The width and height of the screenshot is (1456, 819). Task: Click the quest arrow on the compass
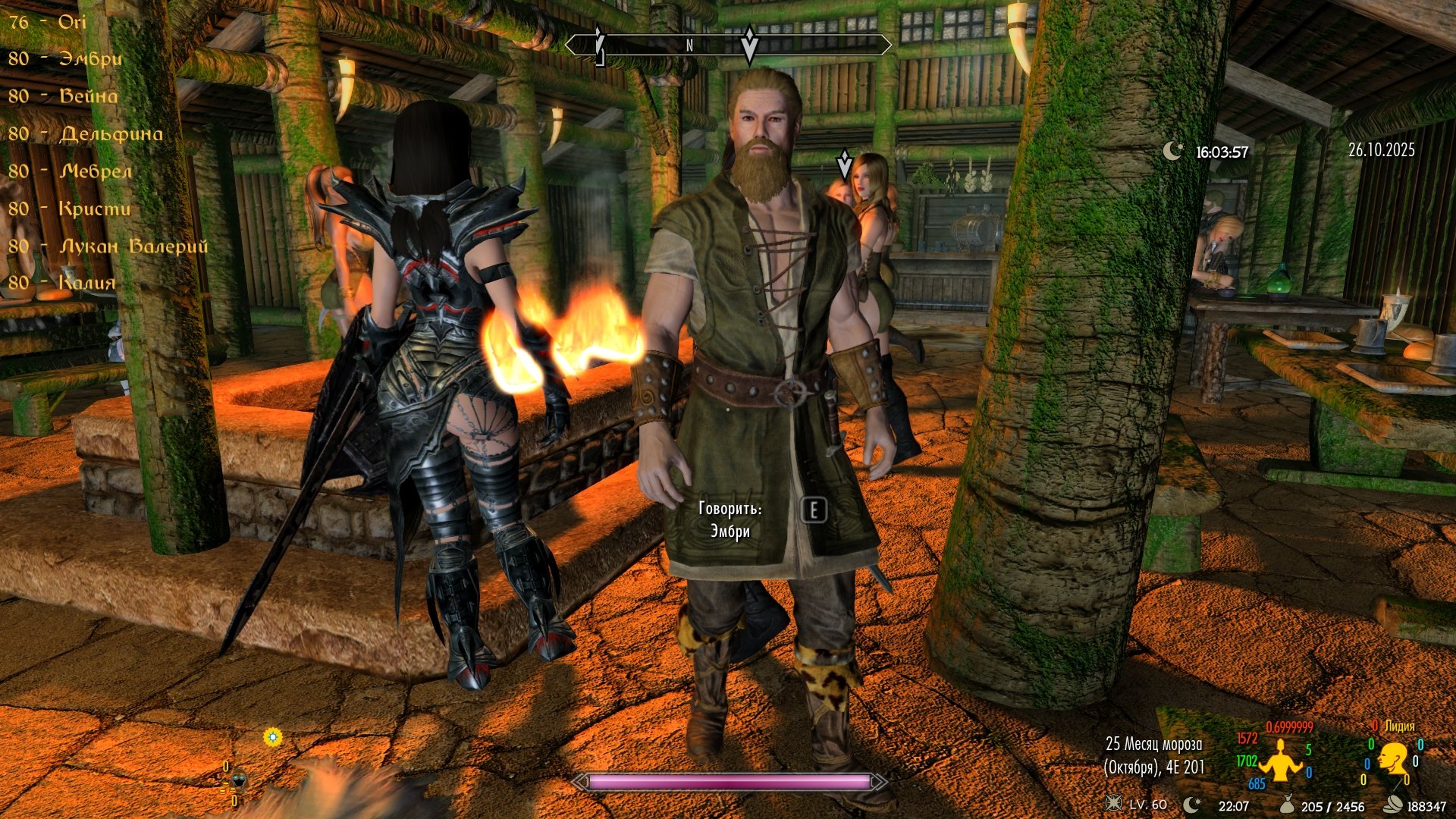pos(749,44)
